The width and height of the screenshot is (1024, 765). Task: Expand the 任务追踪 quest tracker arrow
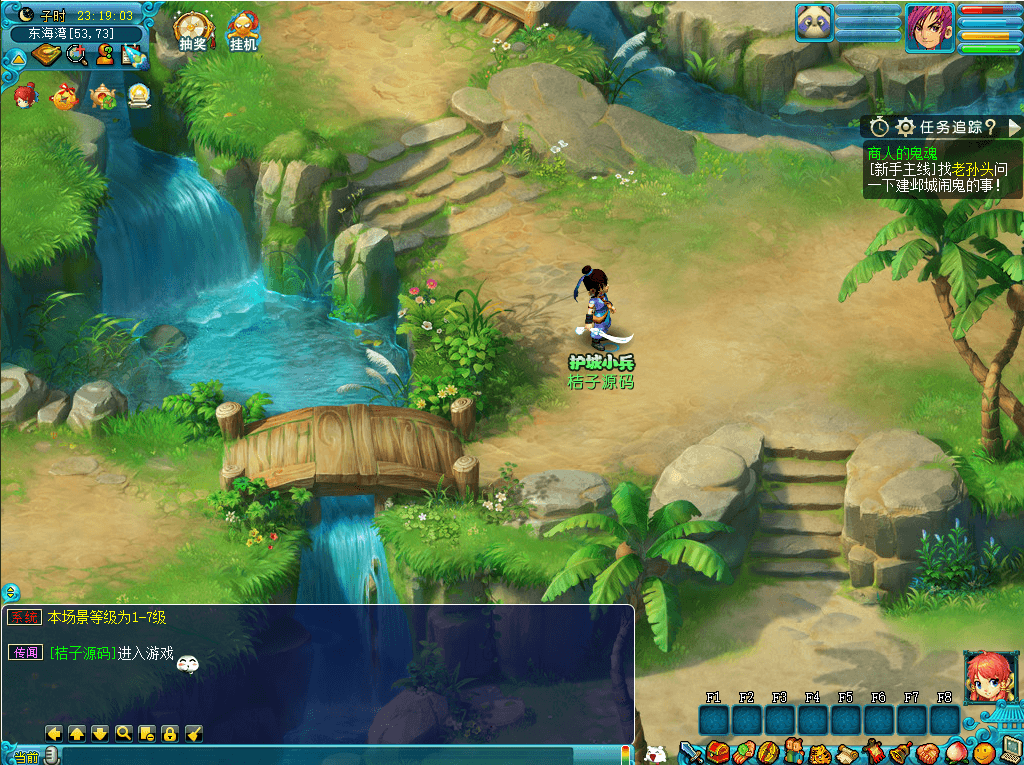(1014, 127)
